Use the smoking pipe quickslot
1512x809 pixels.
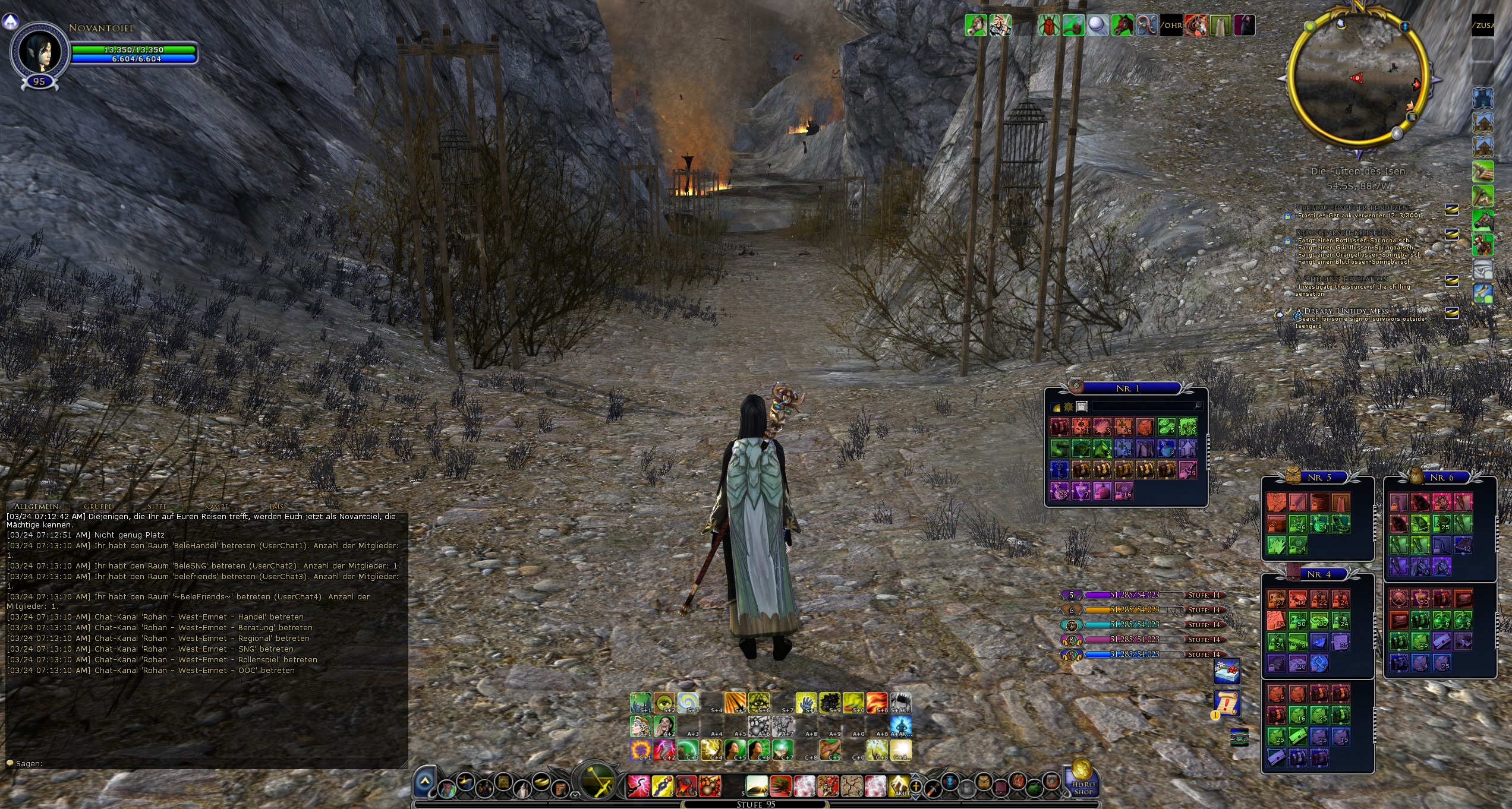click(1073, 26)
